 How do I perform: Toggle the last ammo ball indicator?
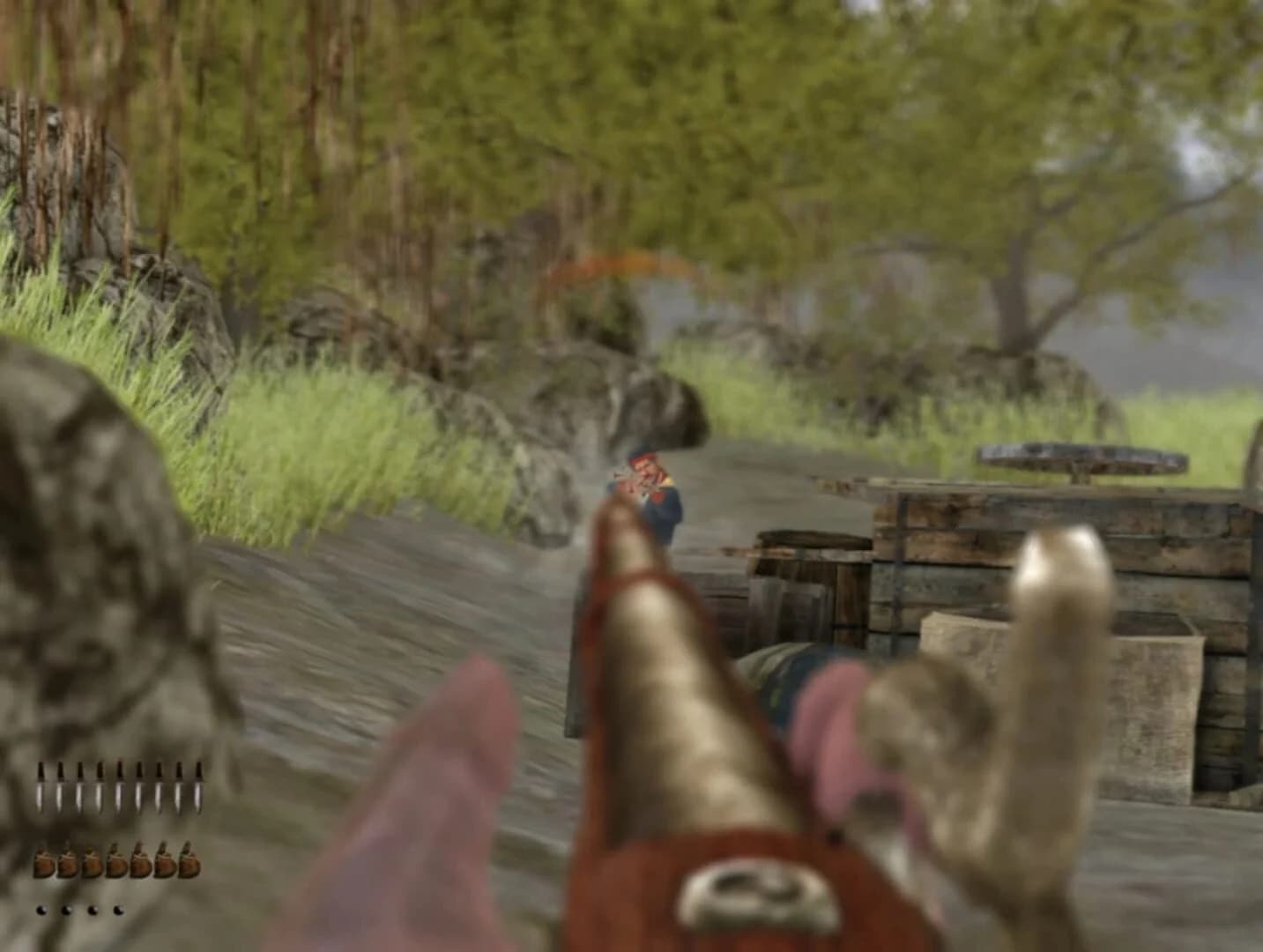tap(118, 909)
